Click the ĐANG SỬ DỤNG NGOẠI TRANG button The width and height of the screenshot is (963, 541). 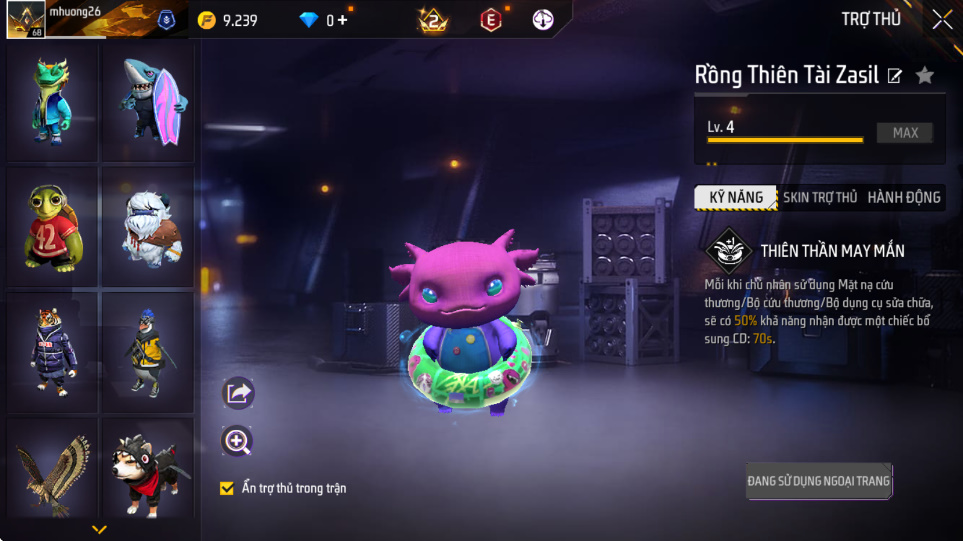tap(818, 481)
